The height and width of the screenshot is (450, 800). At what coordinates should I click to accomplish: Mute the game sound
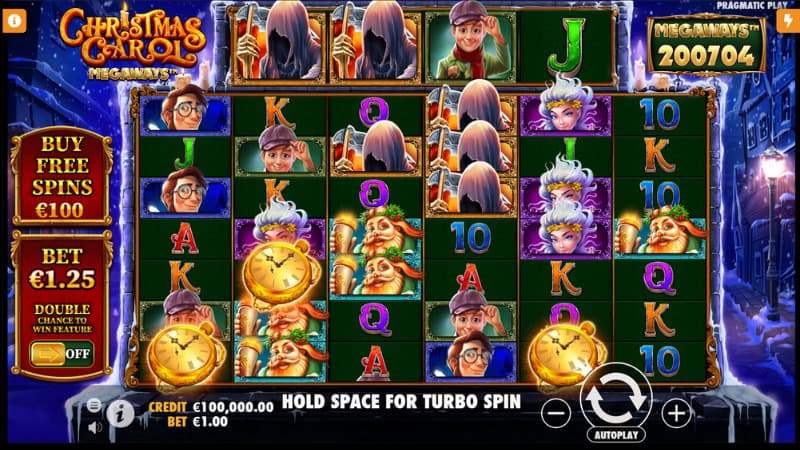(x=94, y=427)
